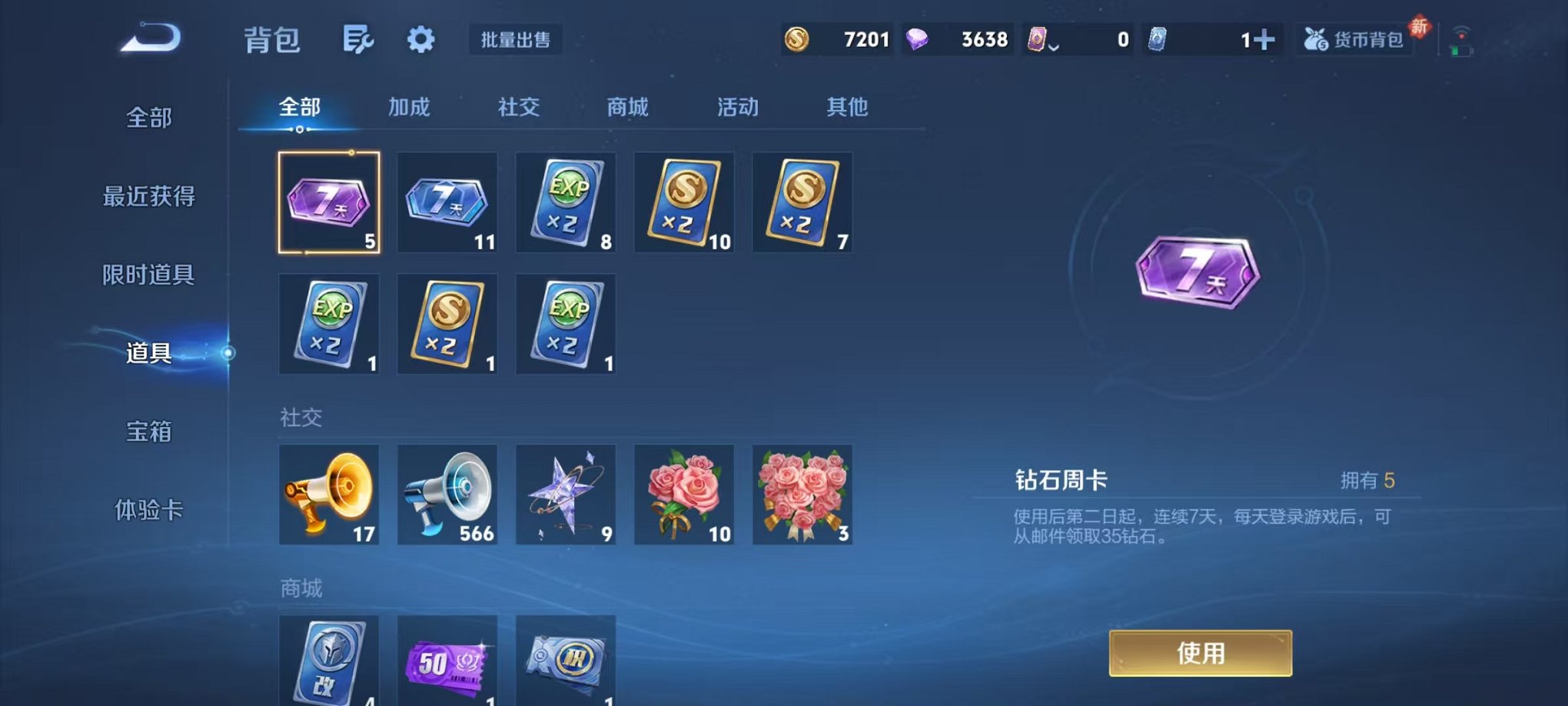Select the pink rose bouquet with 10 count
The image size is (1568, 706).
(x=683, y=495)
